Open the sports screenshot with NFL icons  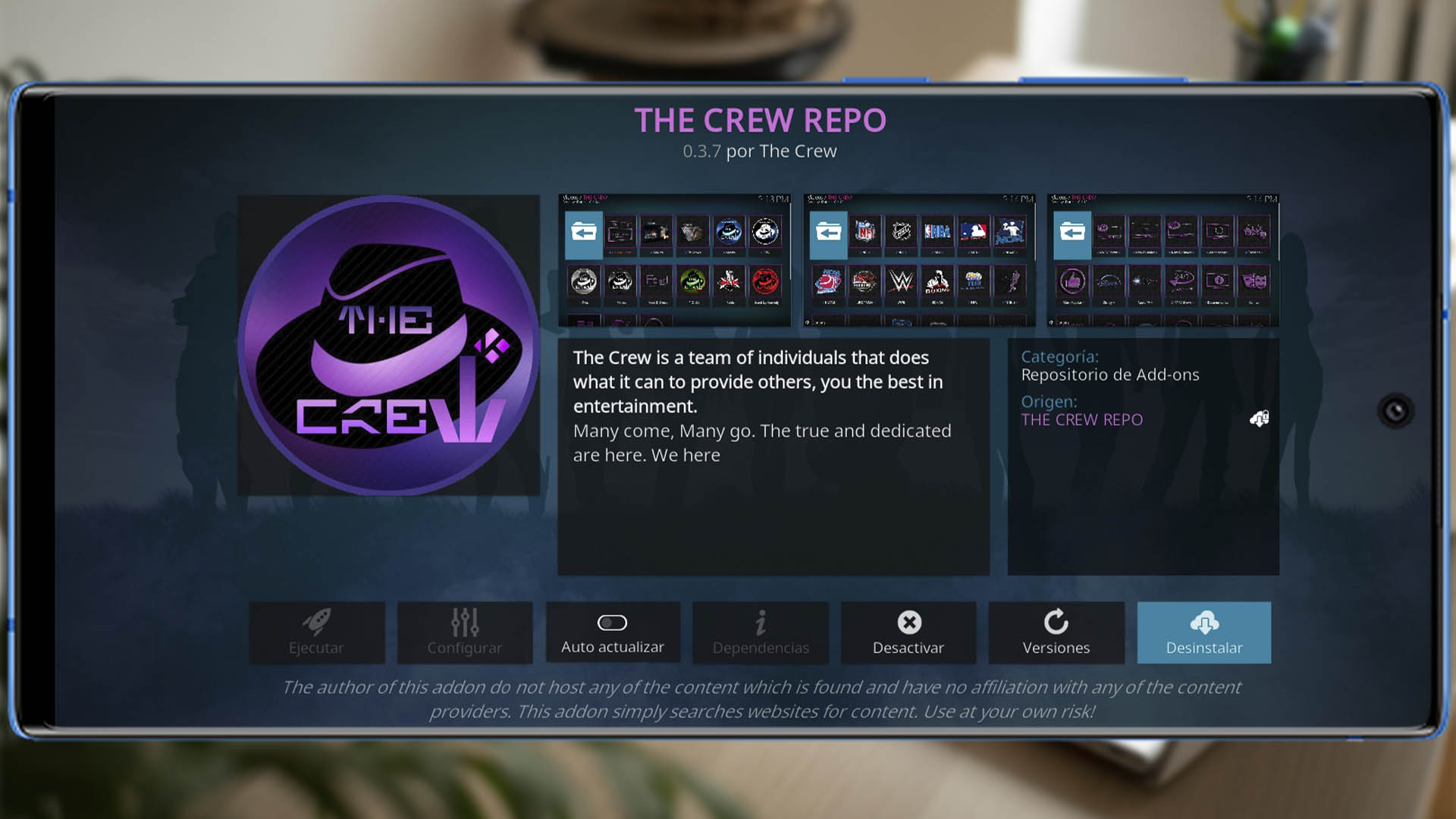921,259
